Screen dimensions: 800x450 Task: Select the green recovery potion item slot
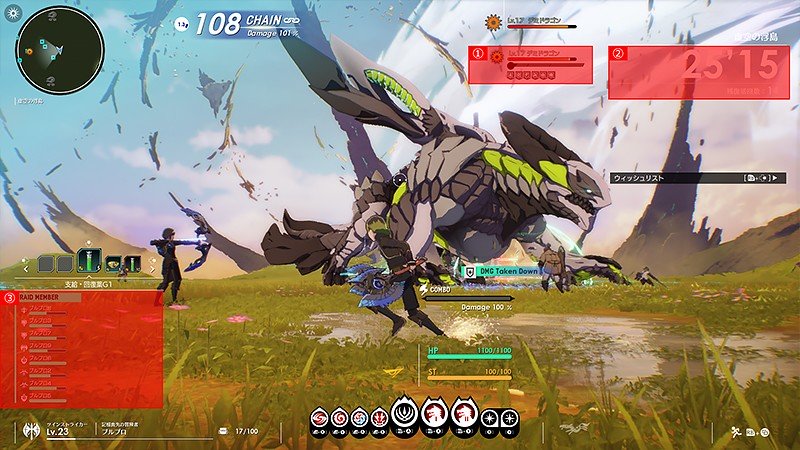click(88, 263)
